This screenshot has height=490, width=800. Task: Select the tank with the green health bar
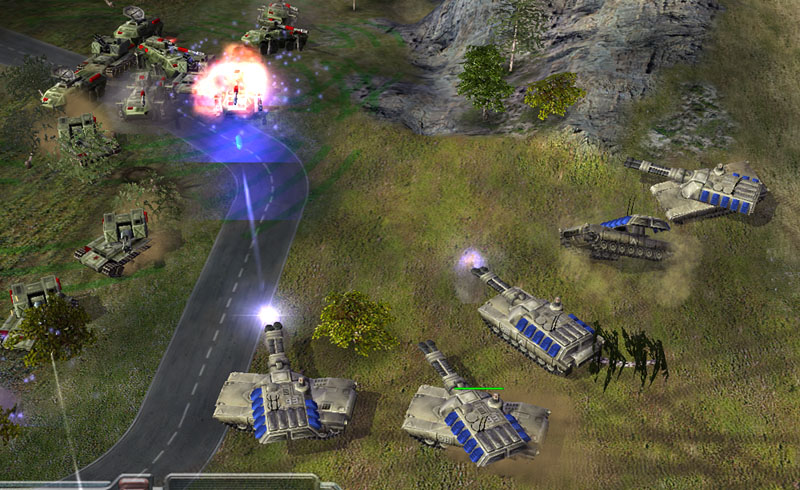tap(474, 418)
